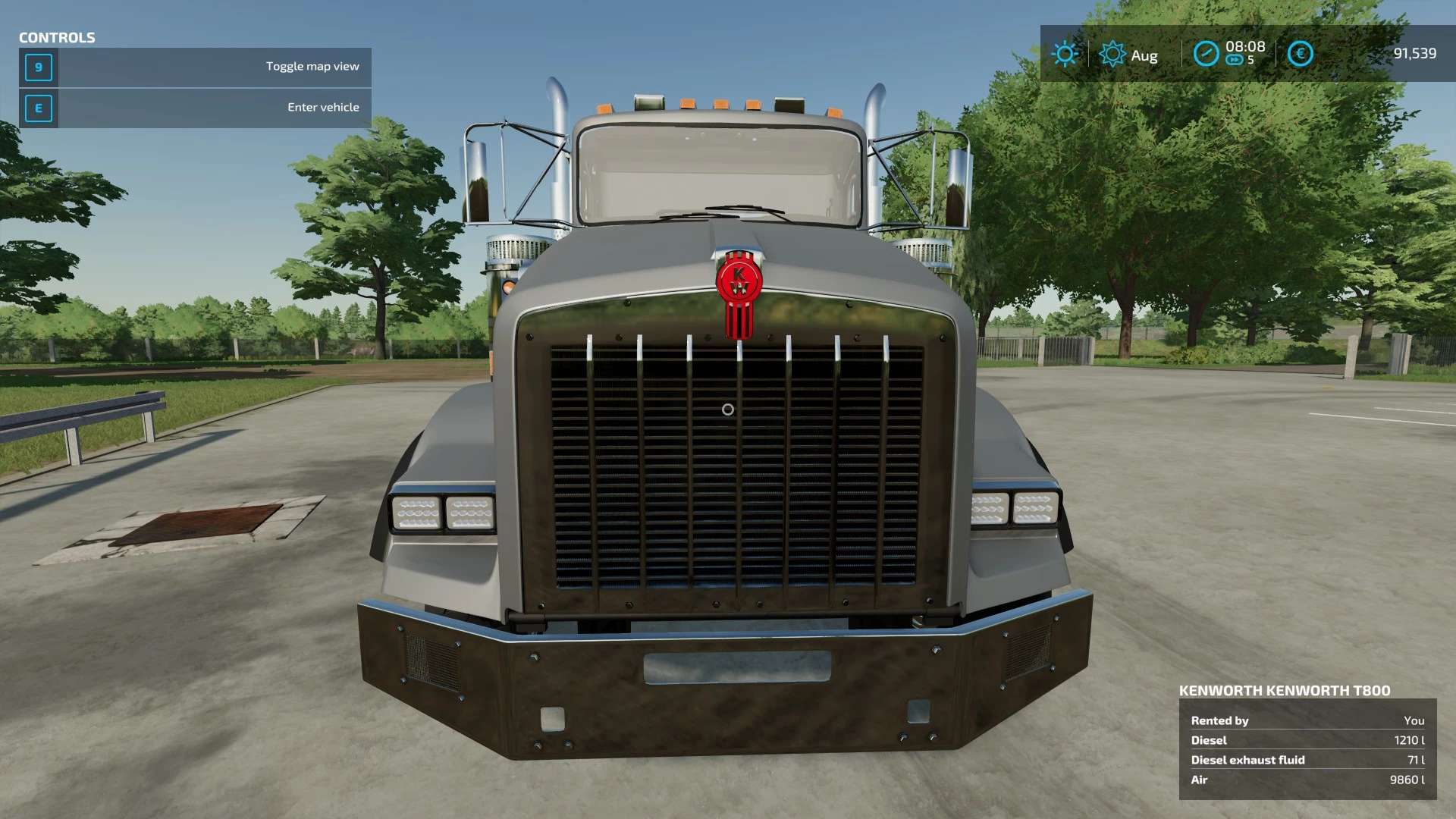
Task: Click the sunny weather icon
Action: pos(1065,54)
